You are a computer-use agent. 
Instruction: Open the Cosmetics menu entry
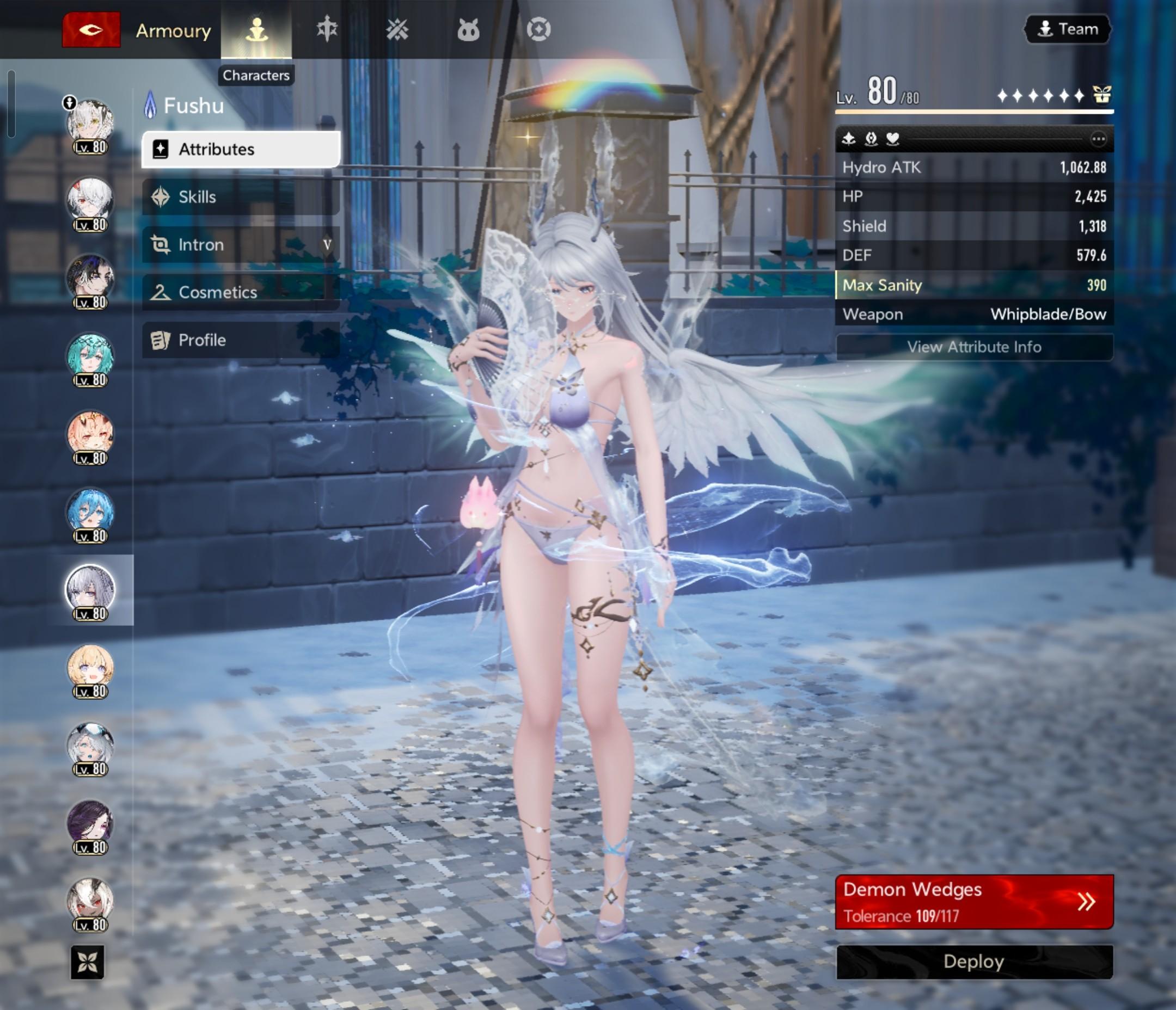tap(241, 292)
